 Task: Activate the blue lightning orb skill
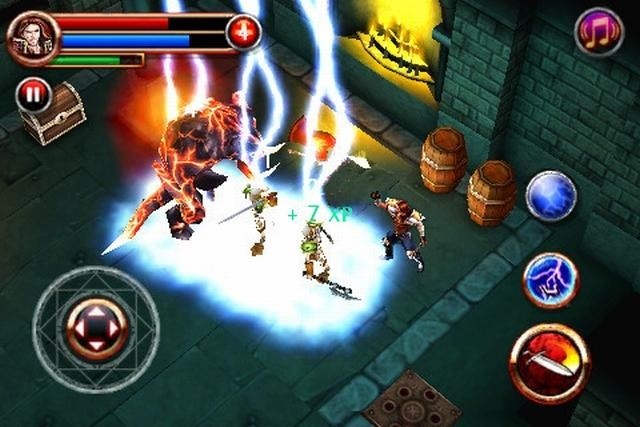551,195
